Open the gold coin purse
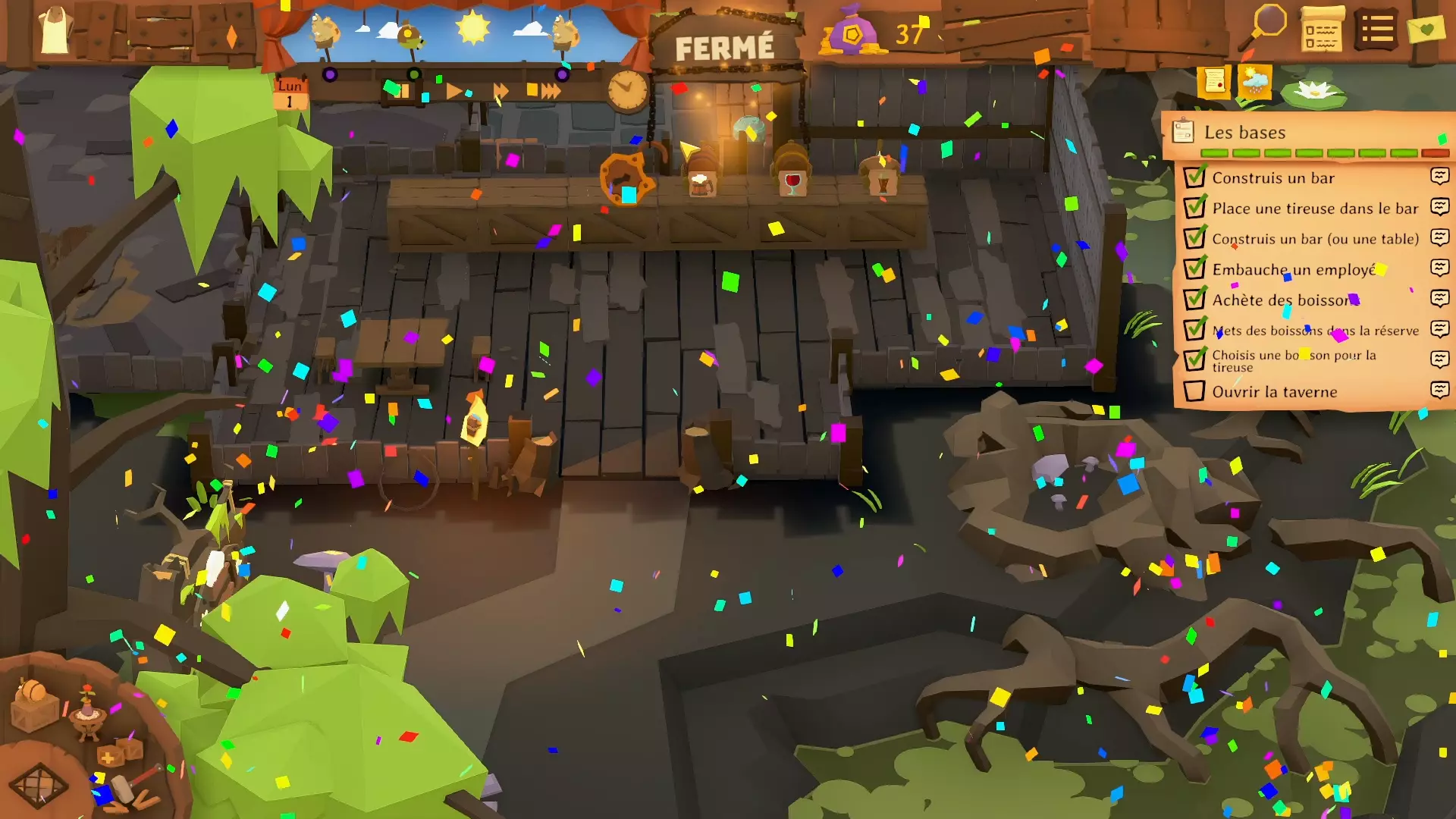 pyautogui.click(x=852, y=33)
